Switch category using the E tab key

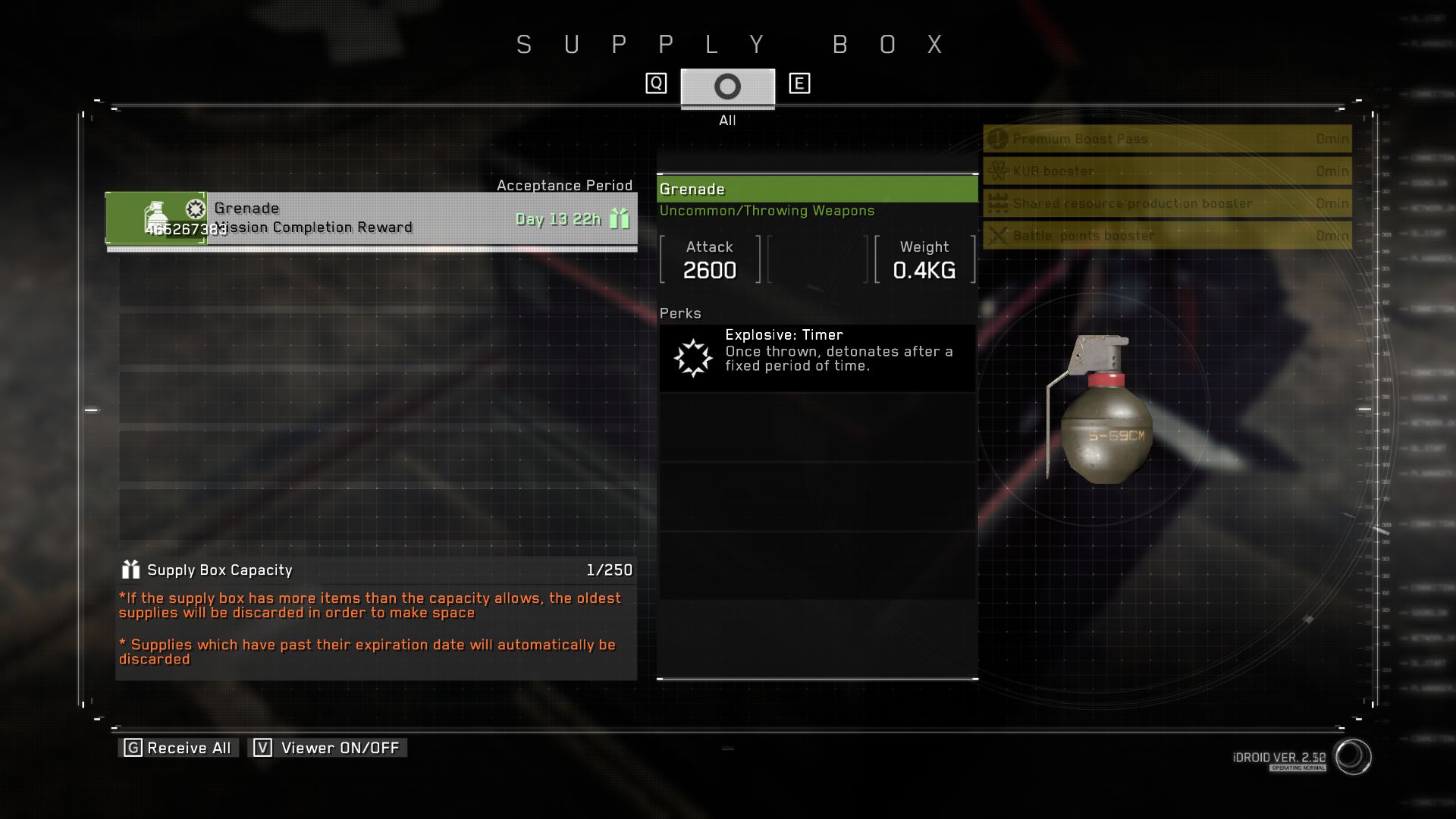pos(799,82)
